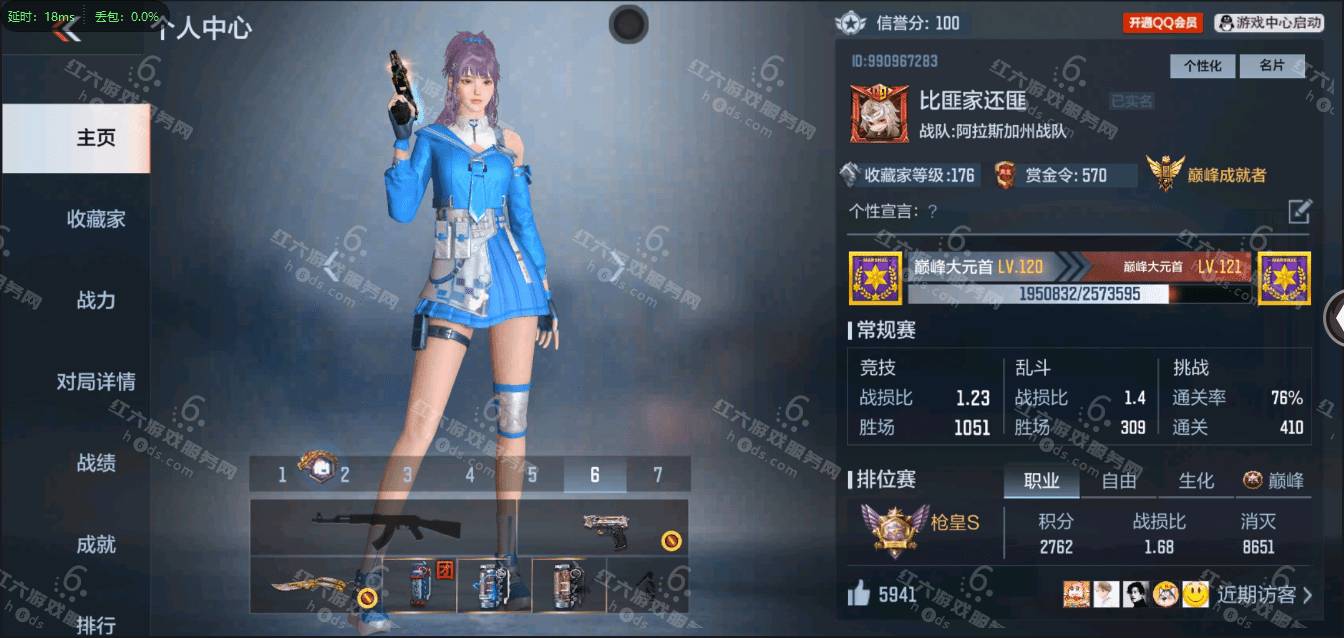Open the 战绩 records page
The width and height of the screenshot is (1344, 638).
tap(96, 463)
